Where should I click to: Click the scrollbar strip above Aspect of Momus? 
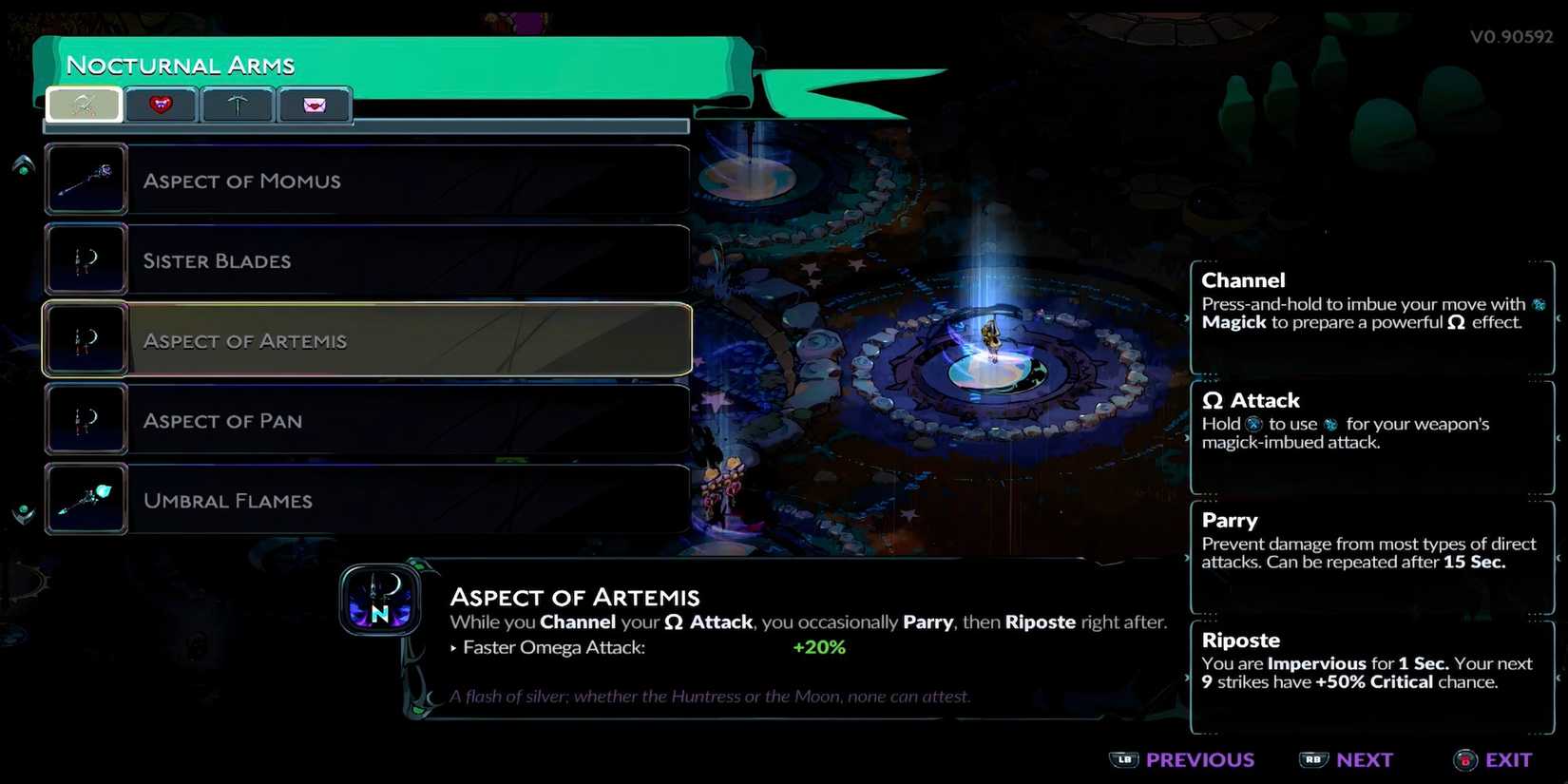(x=366, y=126)
